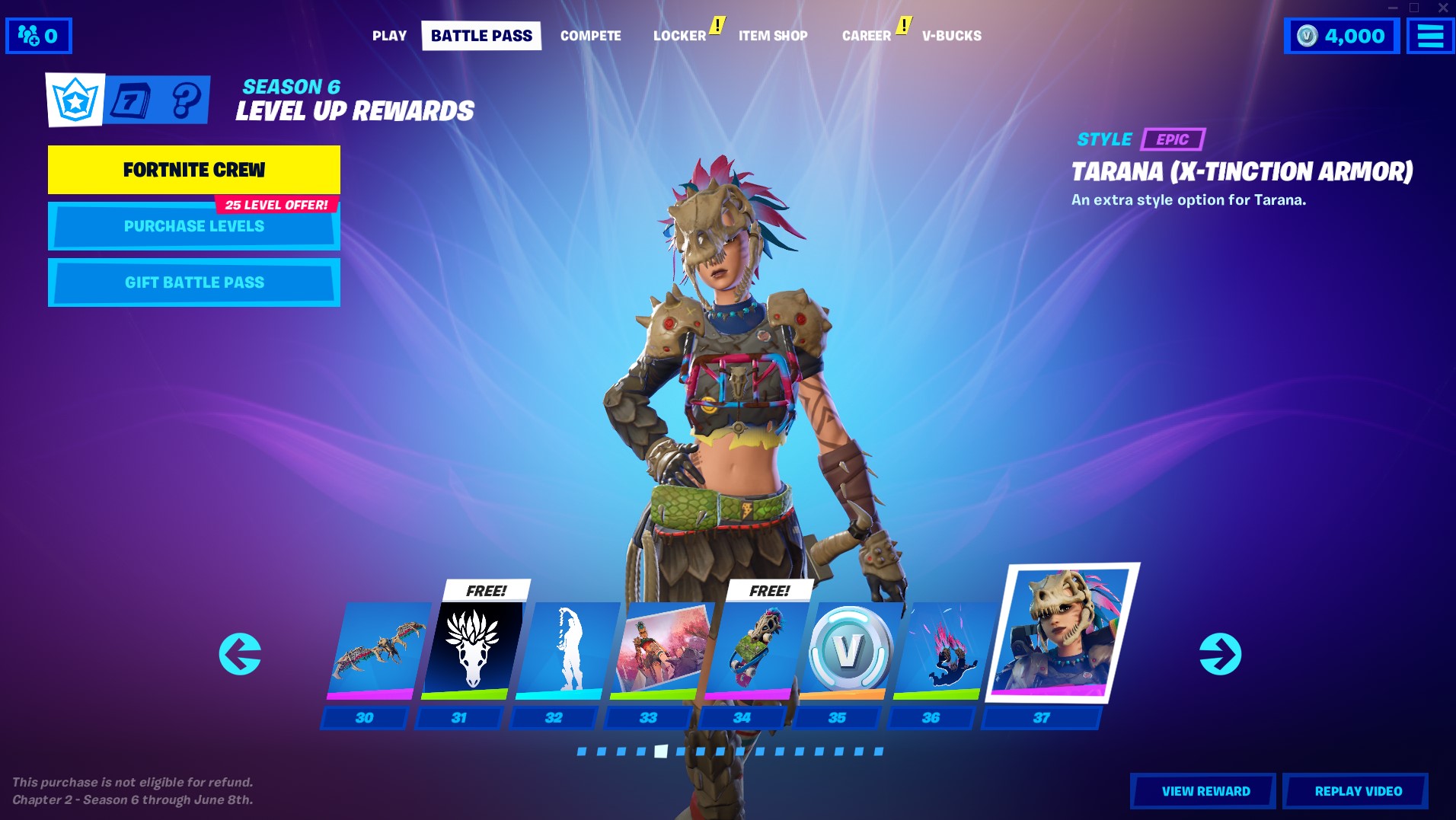Choose the level 32 emote reward
The height and width of the screenshot is (820, 1456).
coord(565,651)
